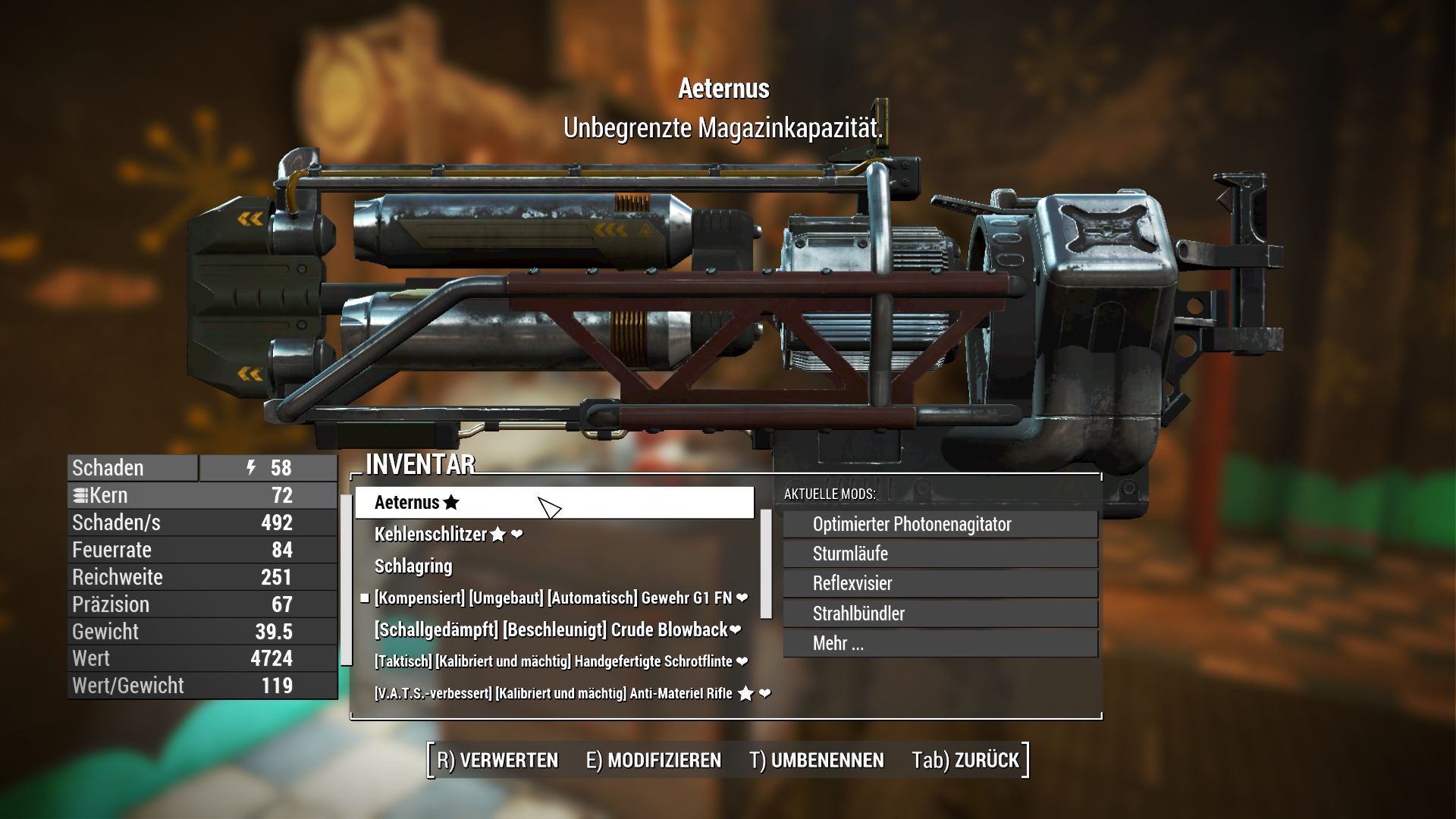Click E) MODIFIZIEREN to modify the Aeternus

[x=654, y=759]
